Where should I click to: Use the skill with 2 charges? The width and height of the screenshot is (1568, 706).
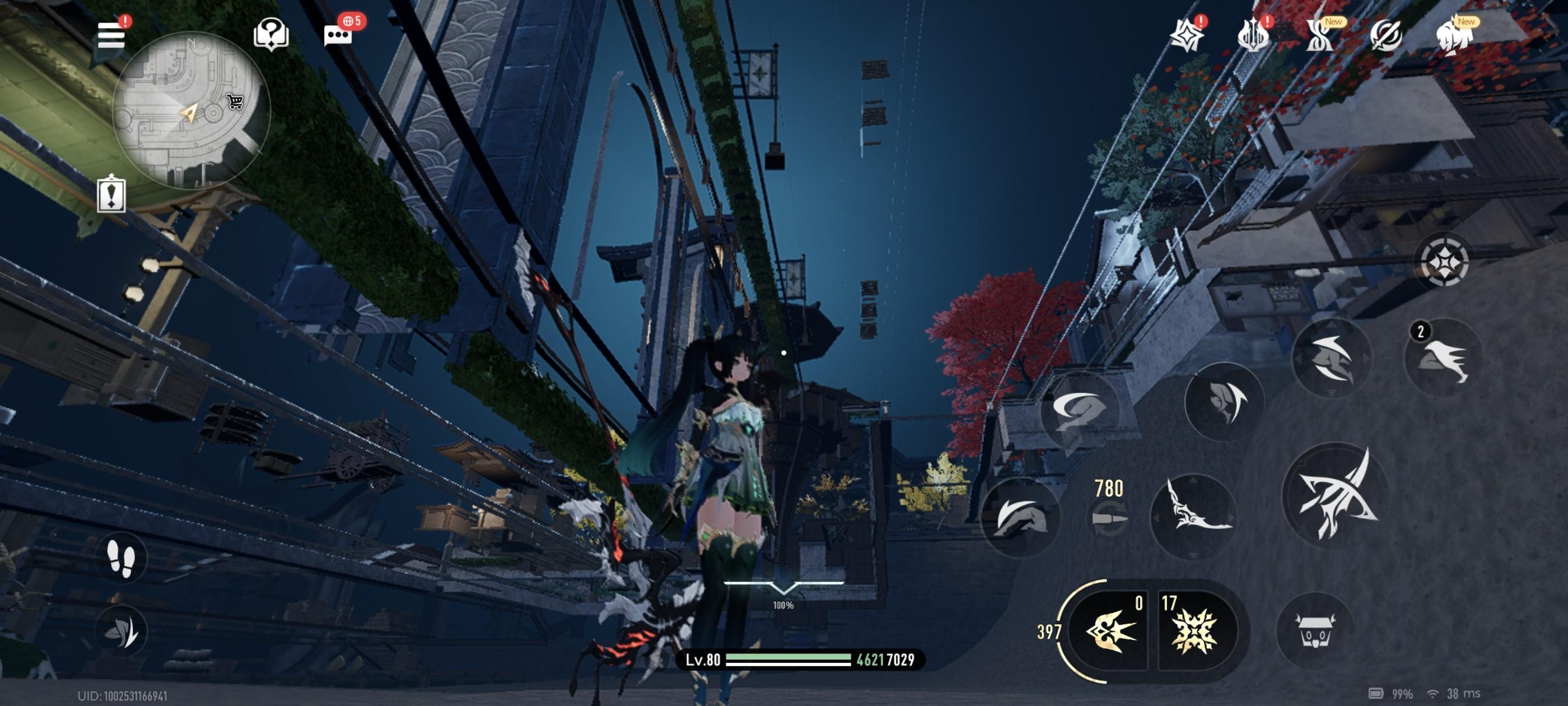tap(1443, 359)
